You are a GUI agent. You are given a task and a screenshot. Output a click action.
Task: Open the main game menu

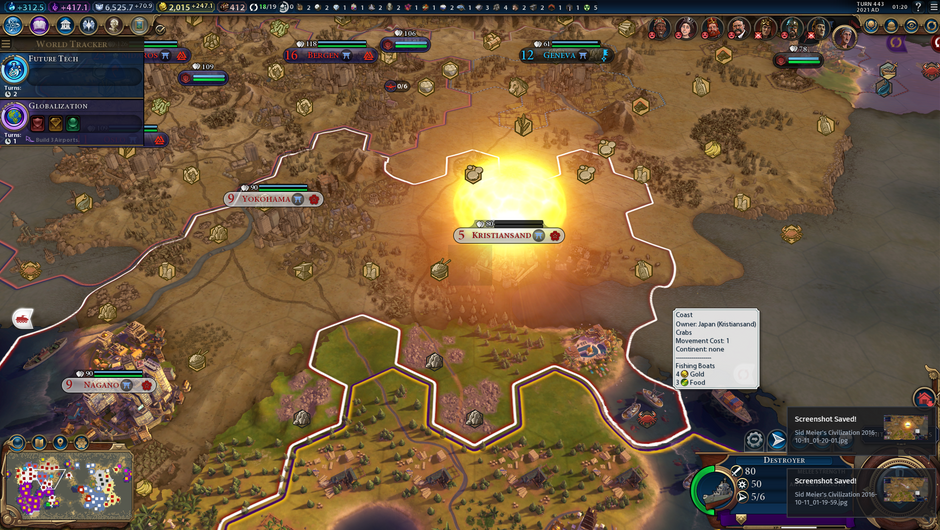932,7
